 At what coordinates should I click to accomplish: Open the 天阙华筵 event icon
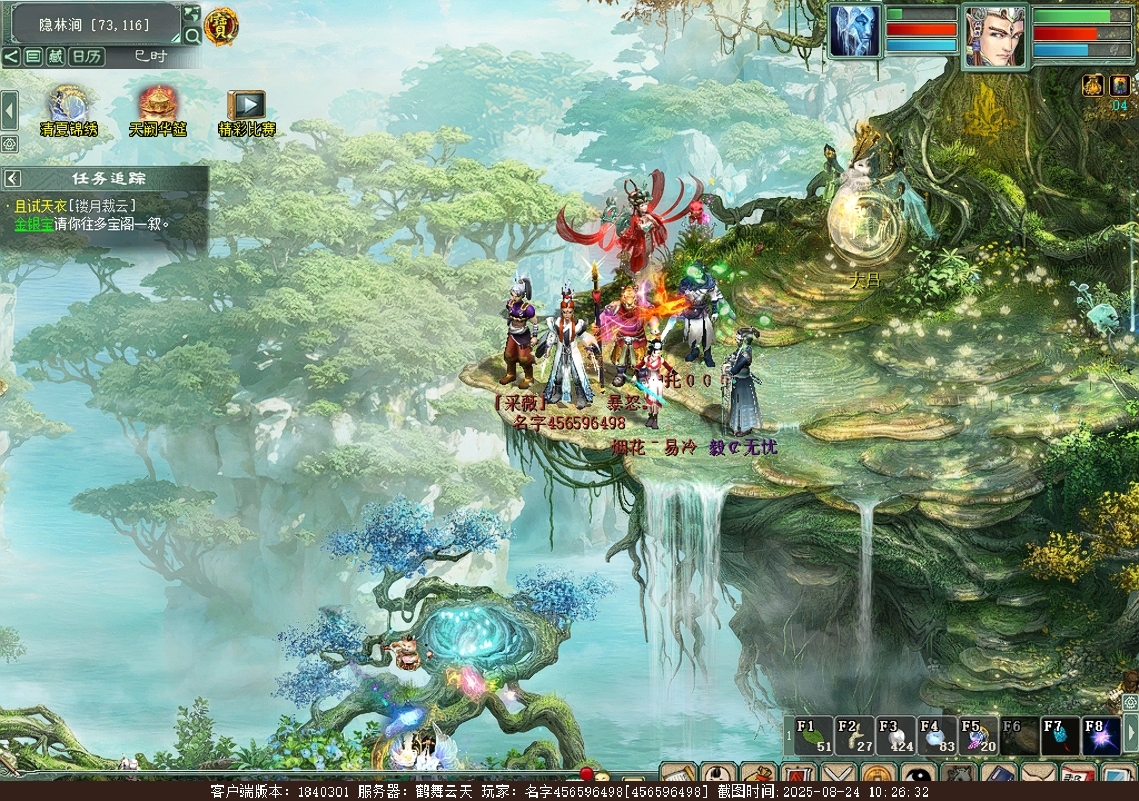point(158,105)
